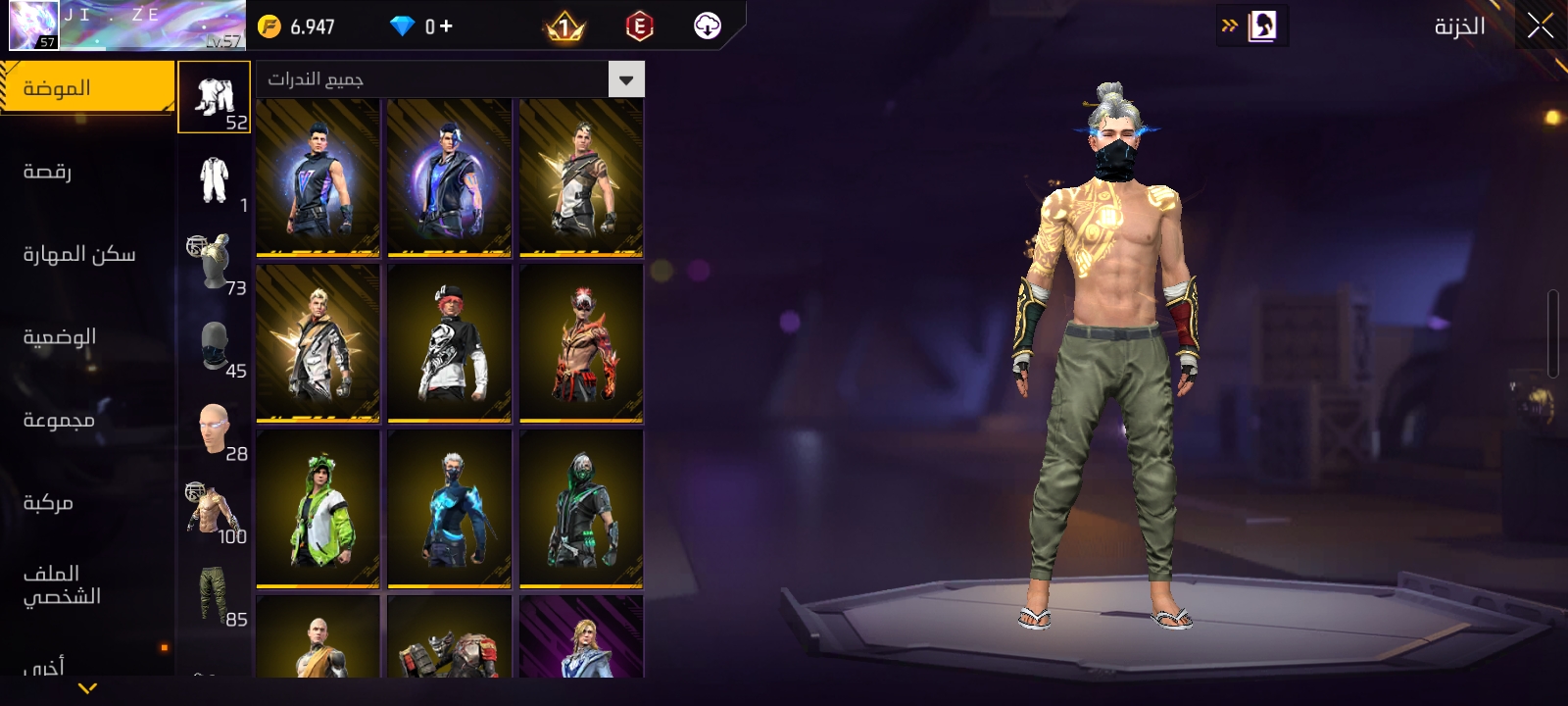Go to the مجموعة collection tab

pyautogui.click(x=59, y=421)
